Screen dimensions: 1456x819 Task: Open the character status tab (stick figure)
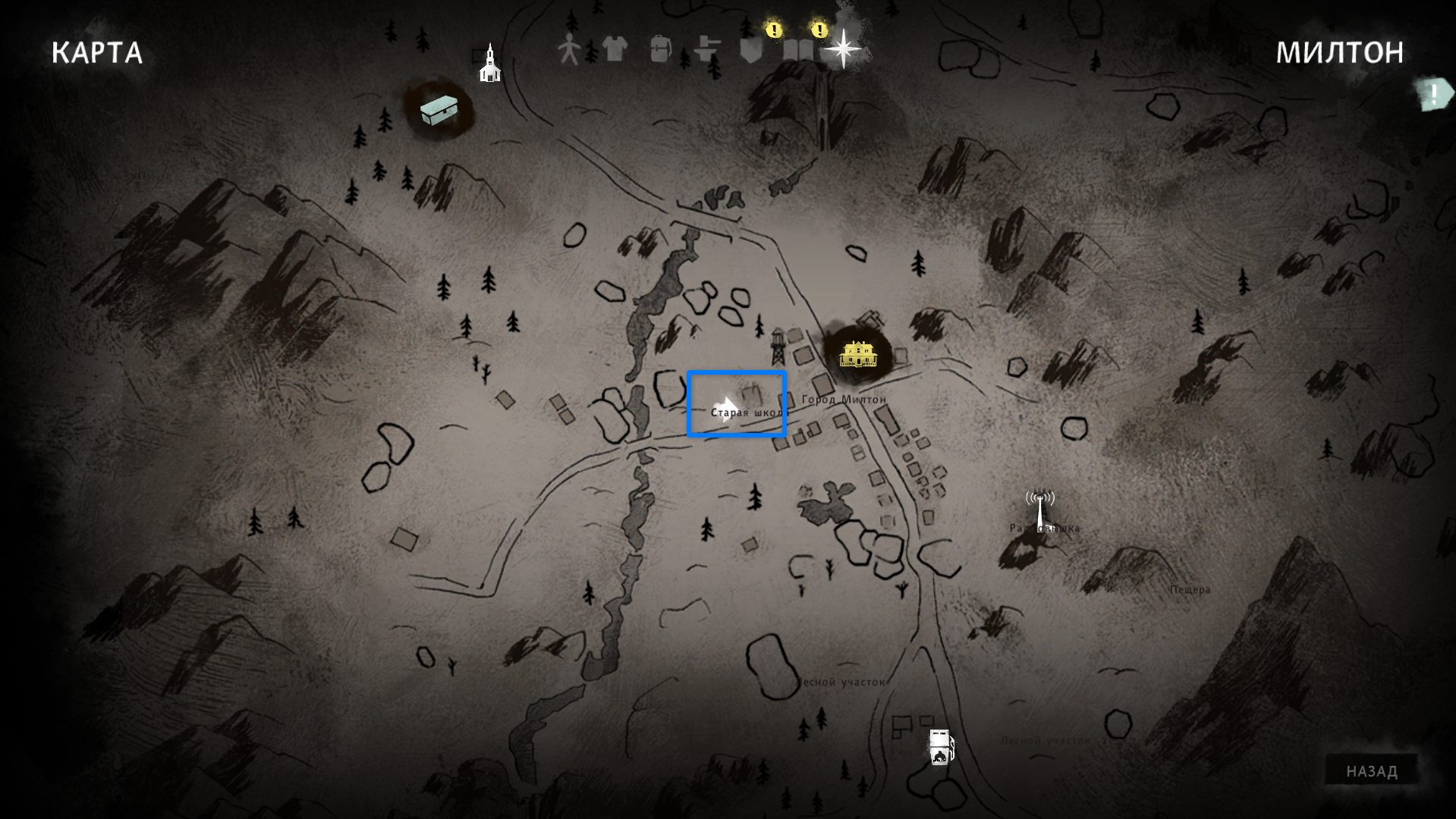coord(568,50)
